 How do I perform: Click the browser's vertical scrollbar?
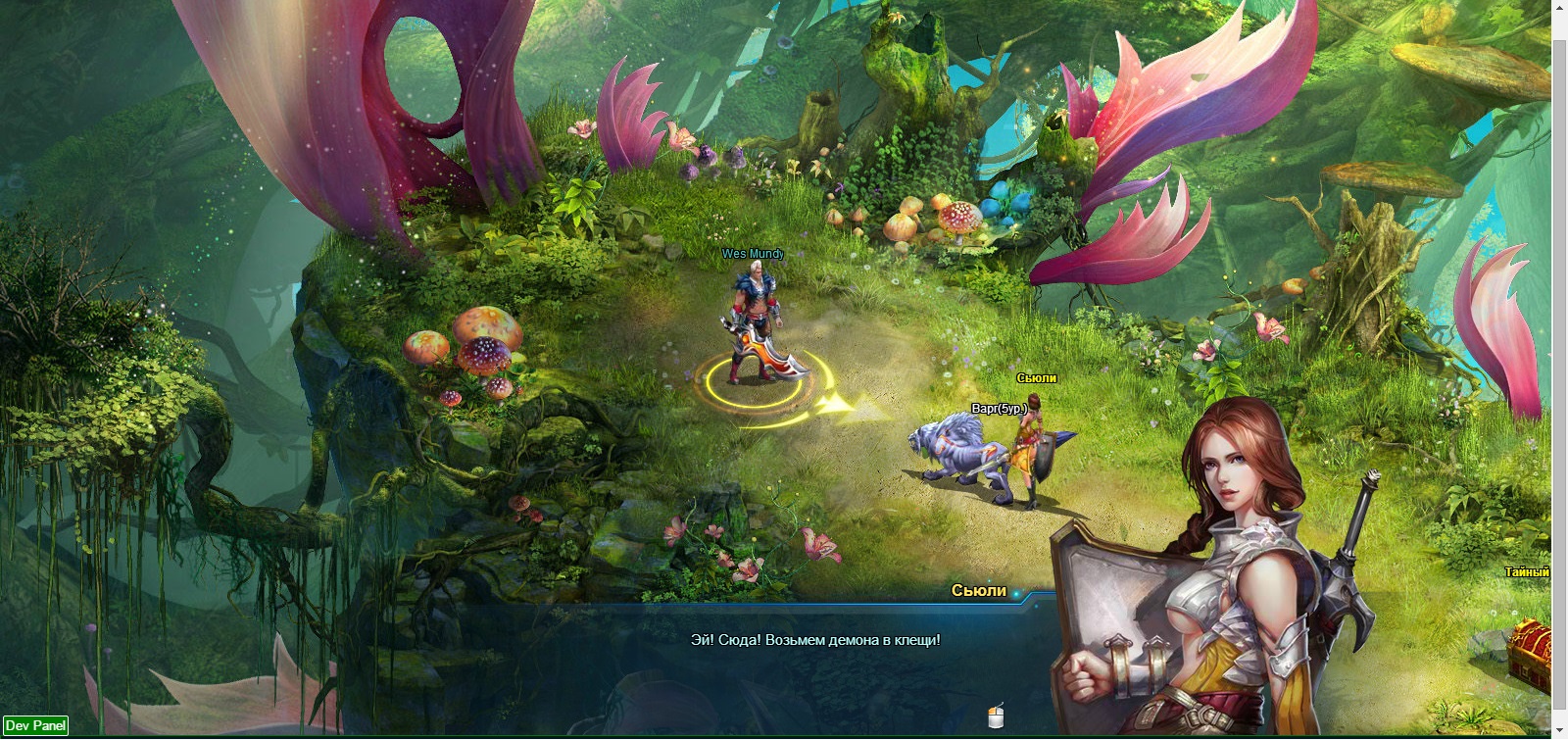(1559, 372)
